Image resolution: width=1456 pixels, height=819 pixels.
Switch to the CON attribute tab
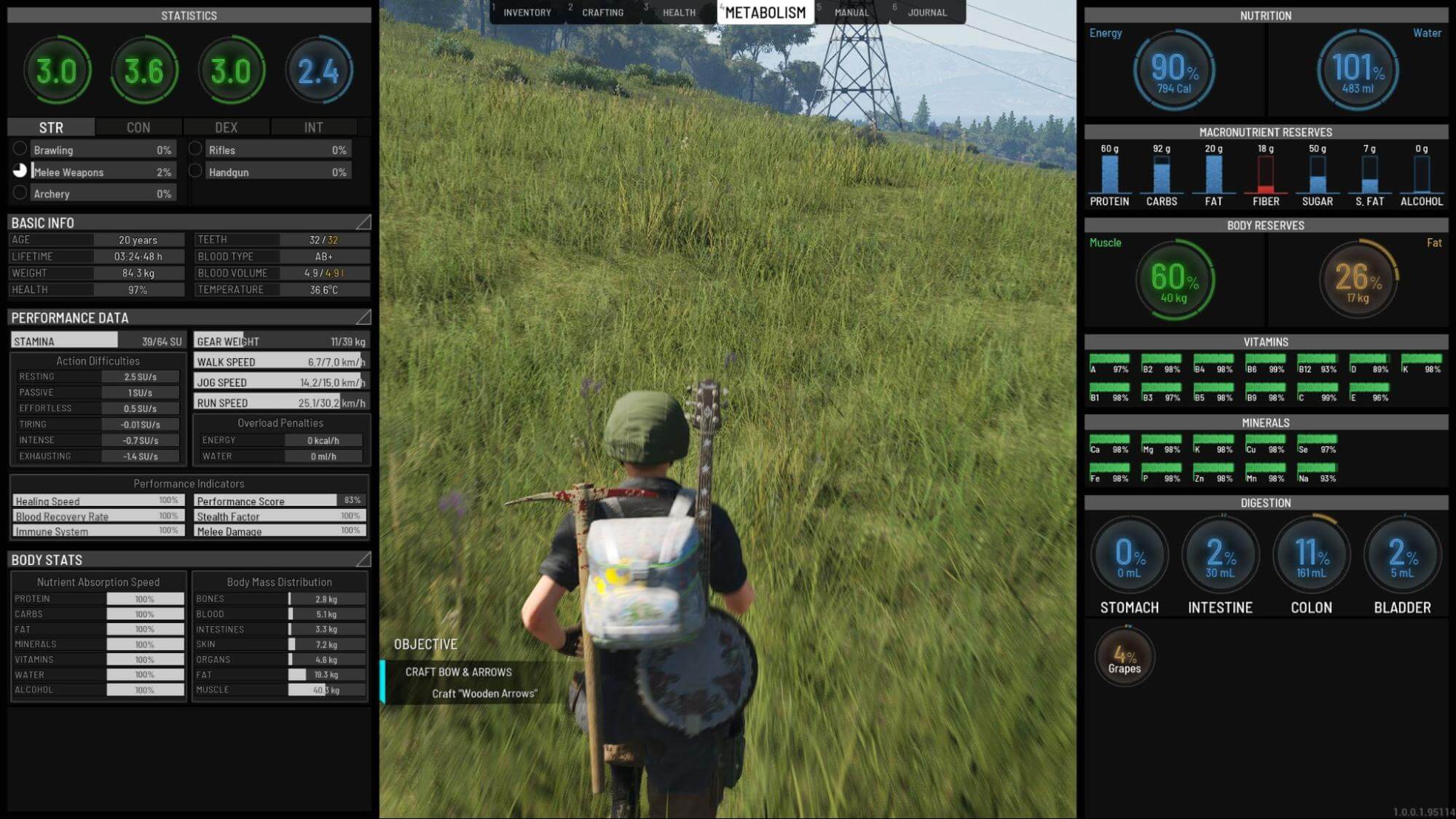pyautogui.click(x=138, y=127)
